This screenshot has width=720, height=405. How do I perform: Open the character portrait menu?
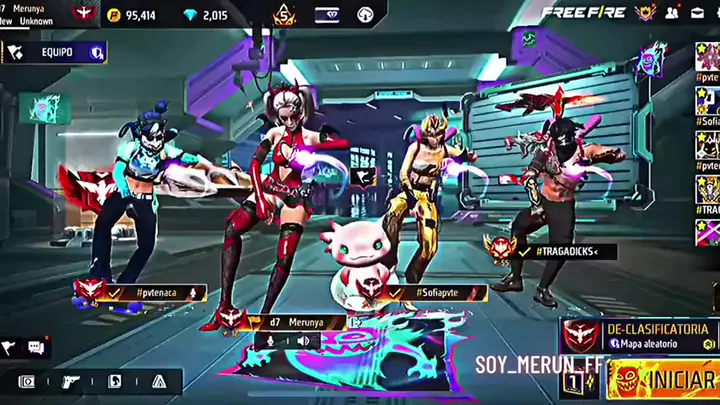point(114,381)
